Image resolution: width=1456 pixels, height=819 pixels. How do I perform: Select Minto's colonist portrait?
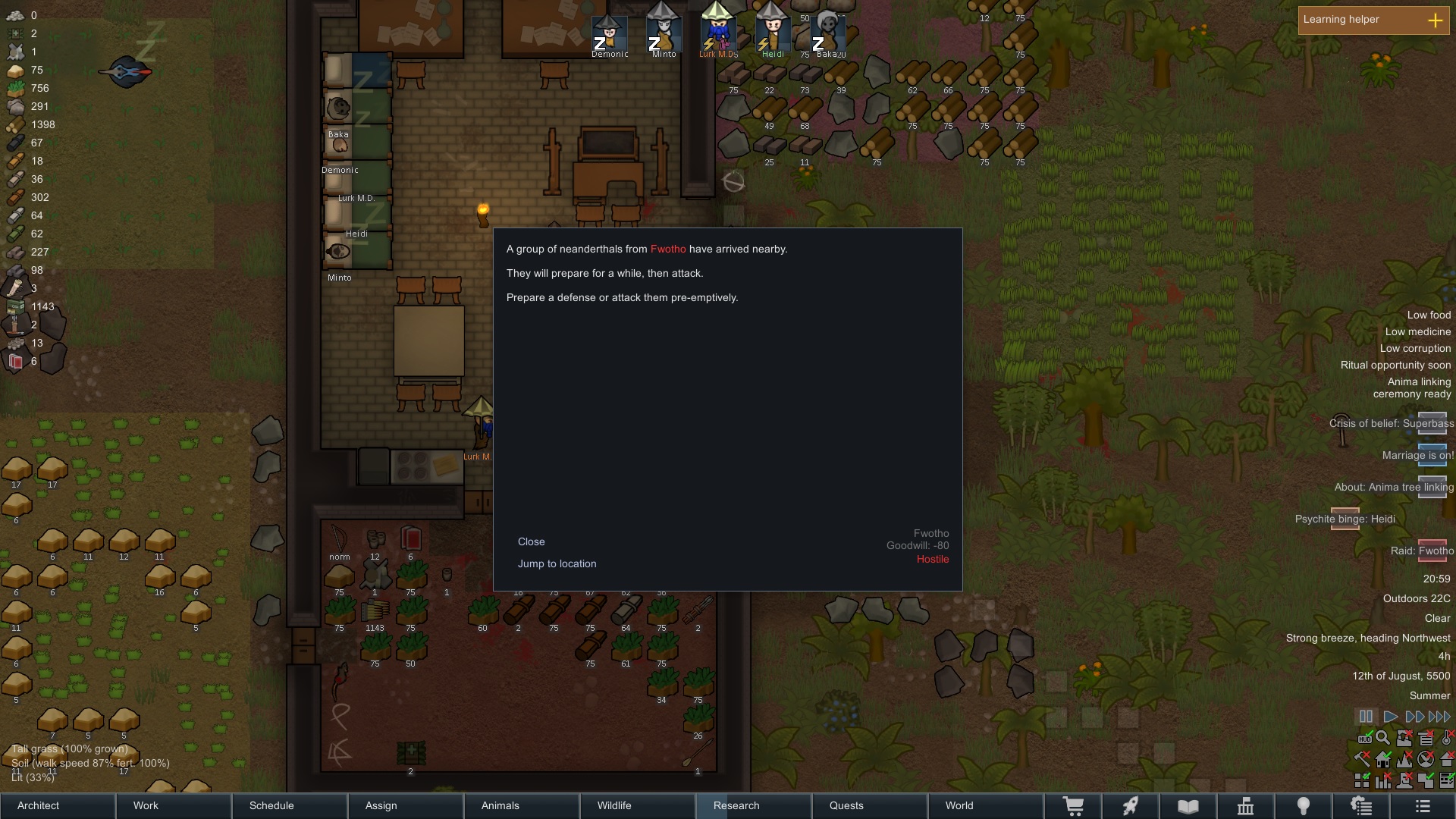[664, 34]
